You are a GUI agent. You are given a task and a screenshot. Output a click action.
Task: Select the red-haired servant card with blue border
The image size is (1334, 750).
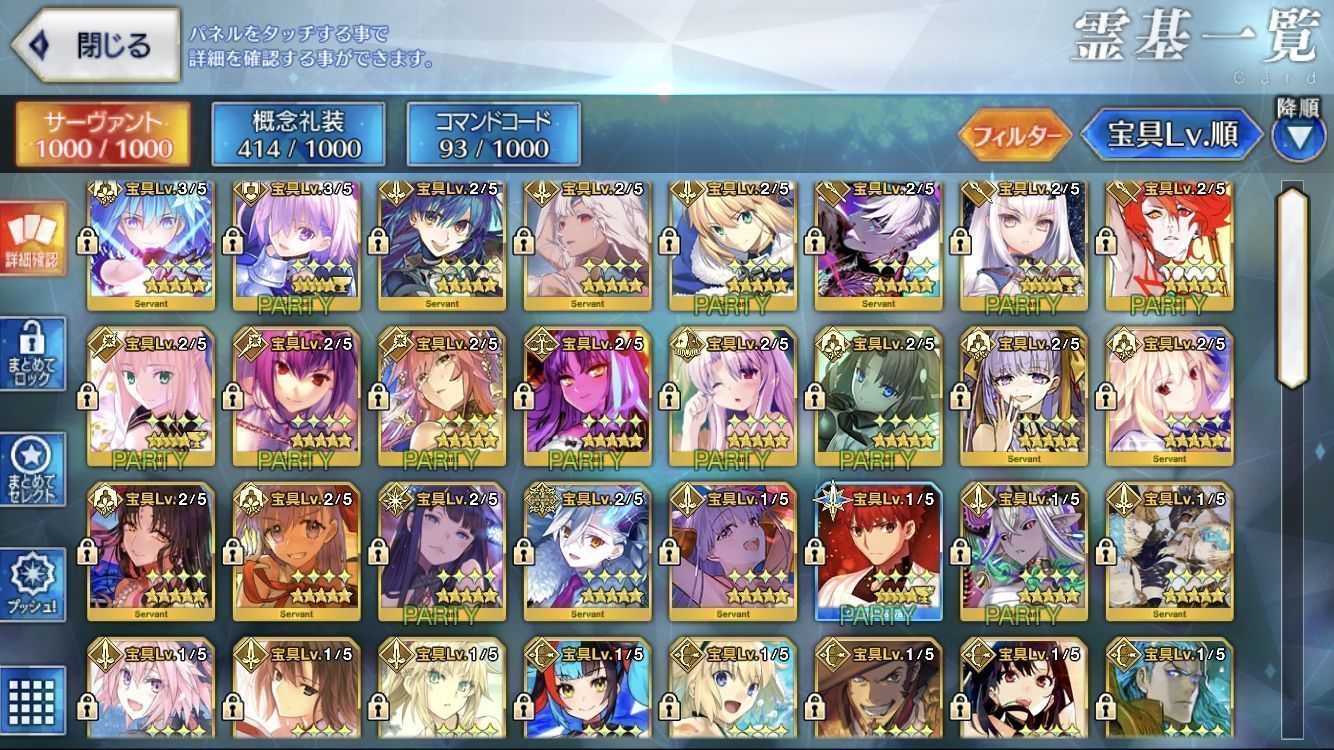point(878,550)
